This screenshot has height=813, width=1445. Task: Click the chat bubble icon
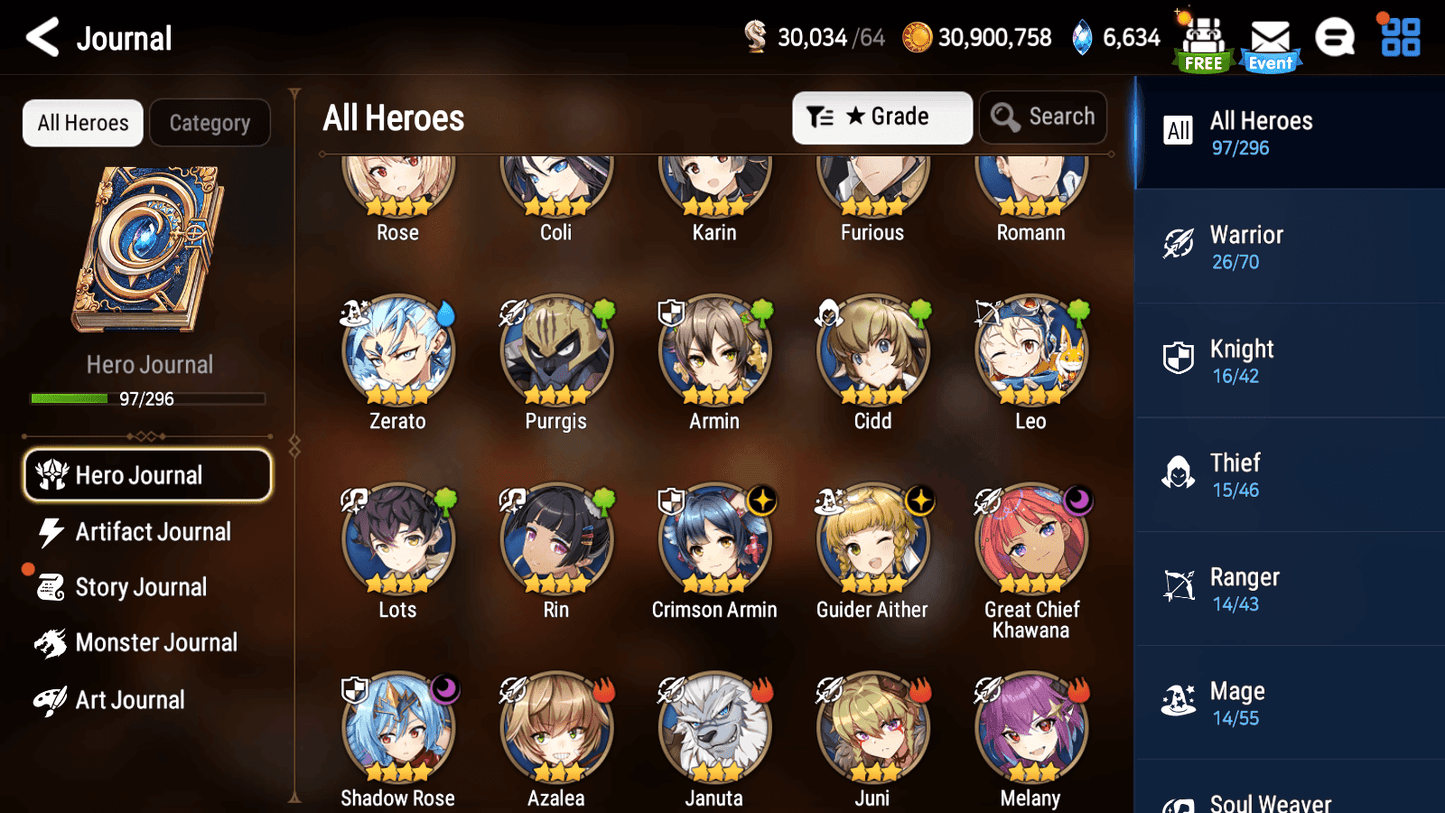point(1335,38)
